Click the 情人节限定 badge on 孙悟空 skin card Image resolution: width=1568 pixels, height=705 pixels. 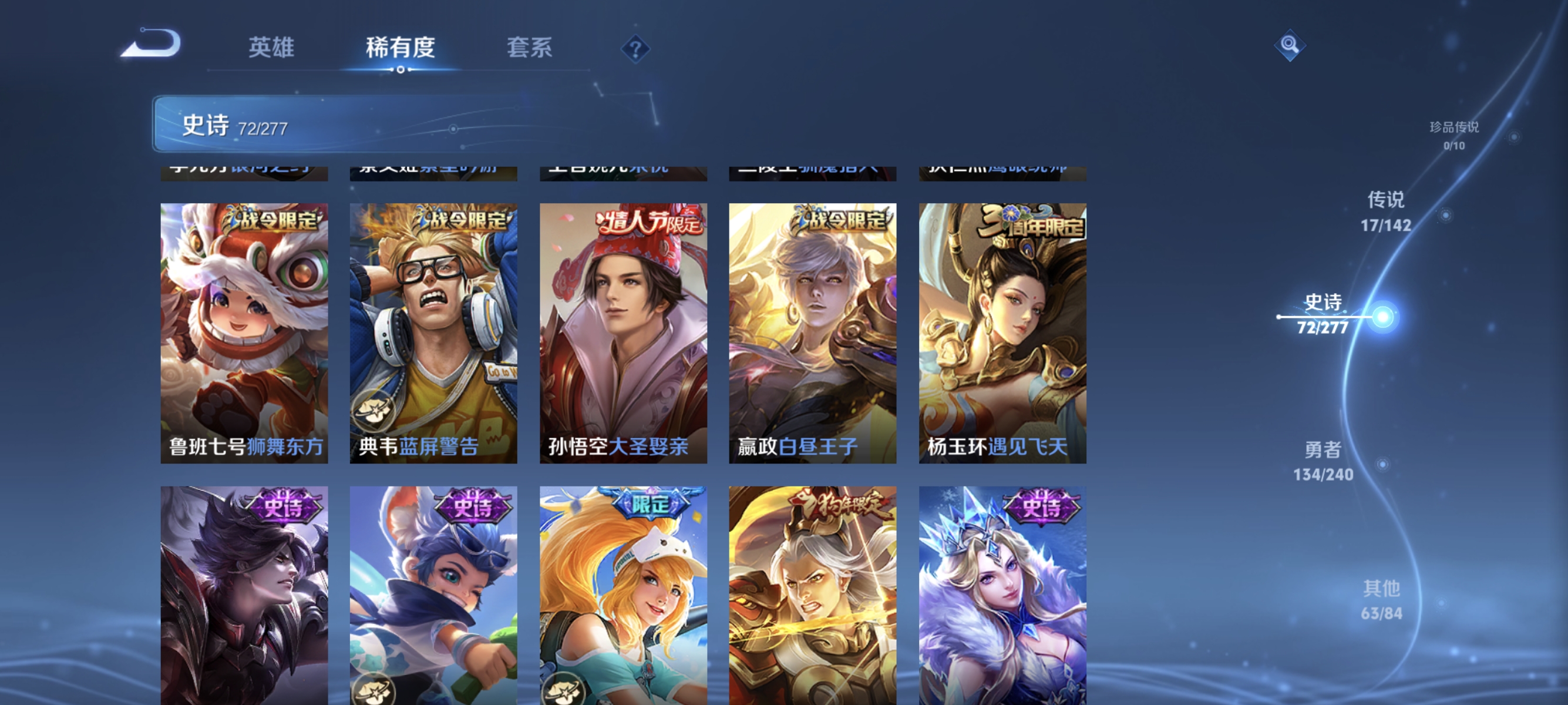[x=648, y=224]
